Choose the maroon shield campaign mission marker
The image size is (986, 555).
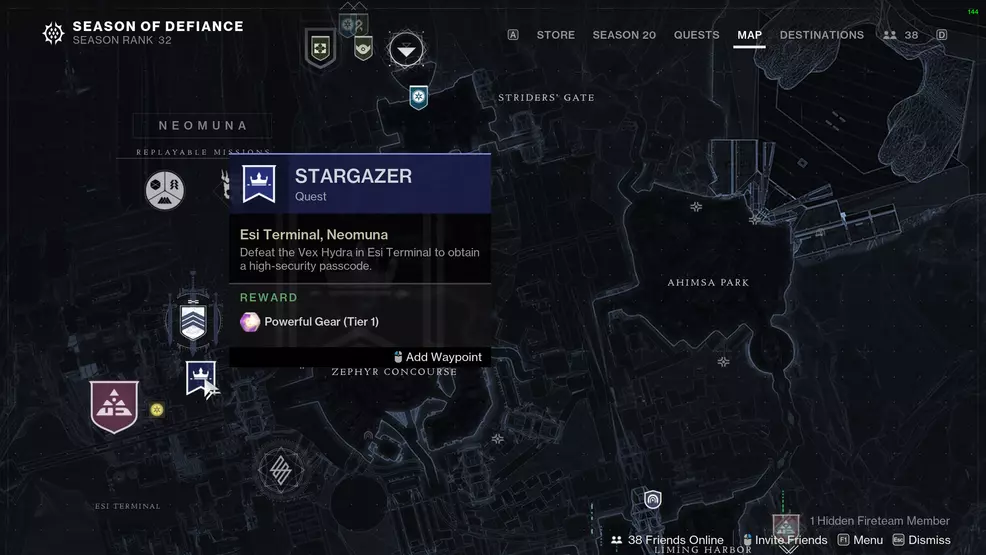(x=114, y=406)
